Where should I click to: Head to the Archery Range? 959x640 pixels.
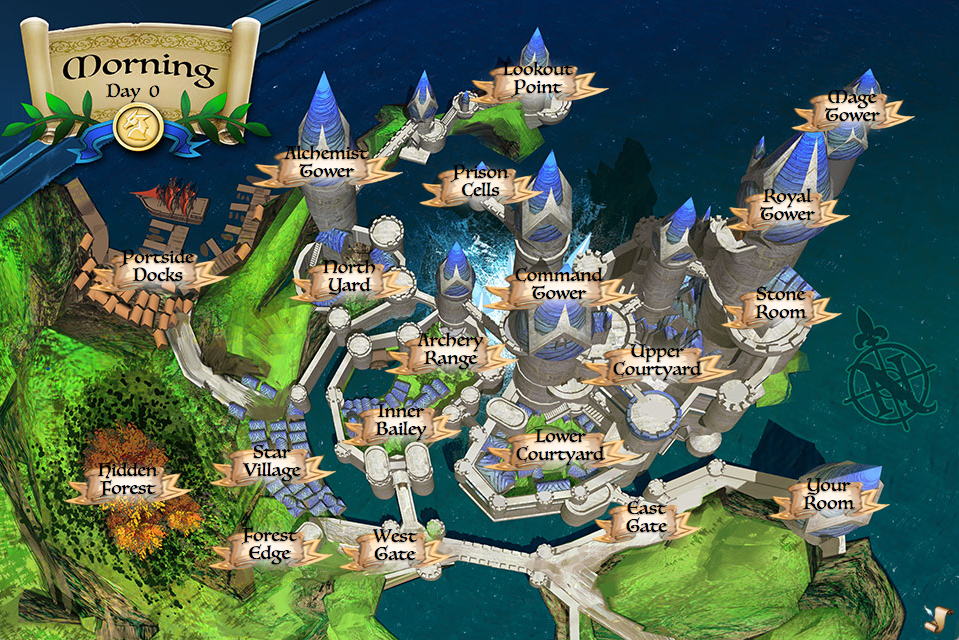[x=450, y=351]
